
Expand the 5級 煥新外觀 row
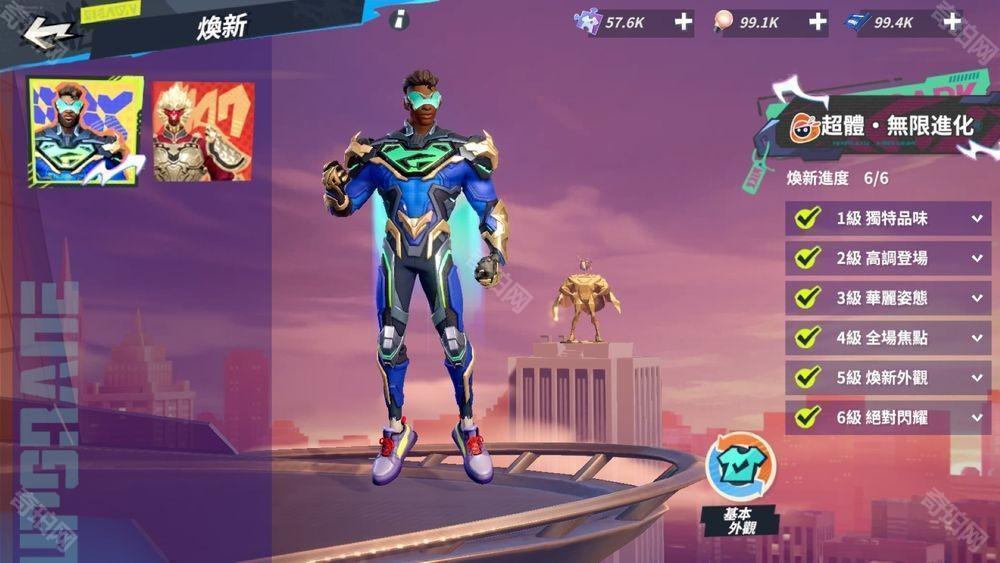(976, 378)
